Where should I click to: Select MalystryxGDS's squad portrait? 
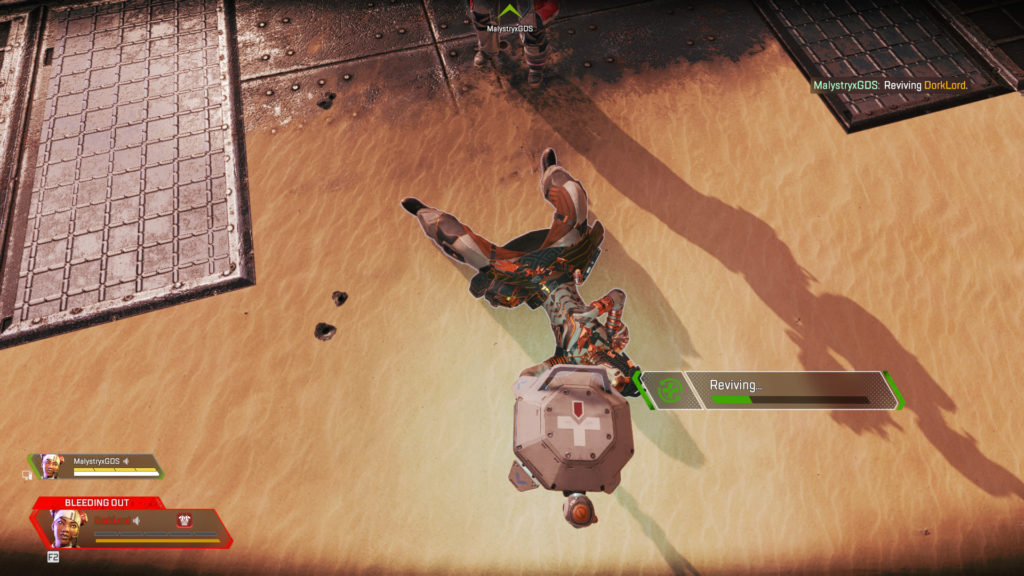tap(52, 465)
